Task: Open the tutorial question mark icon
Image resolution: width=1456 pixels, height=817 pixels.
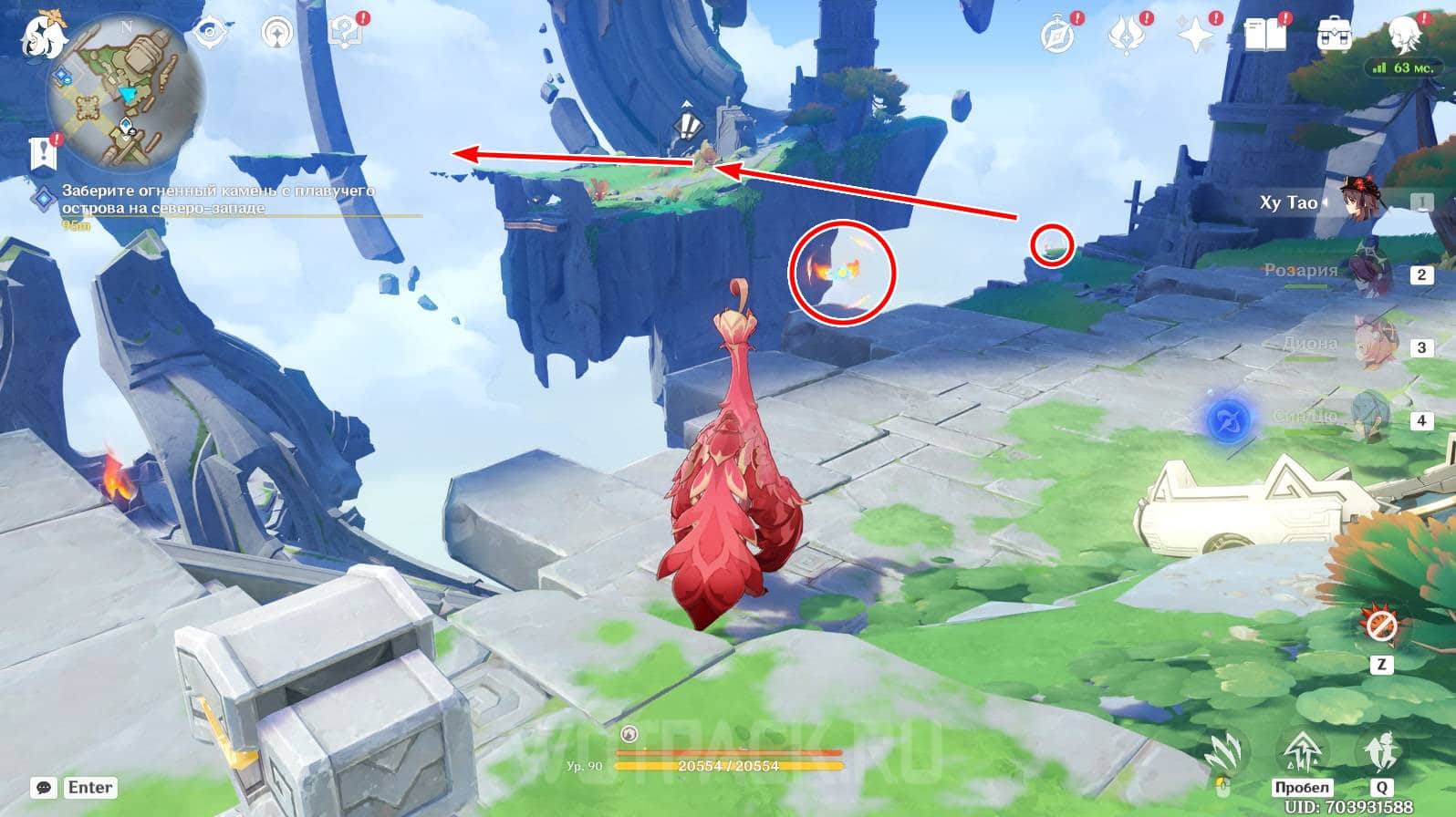Action: 347,33
